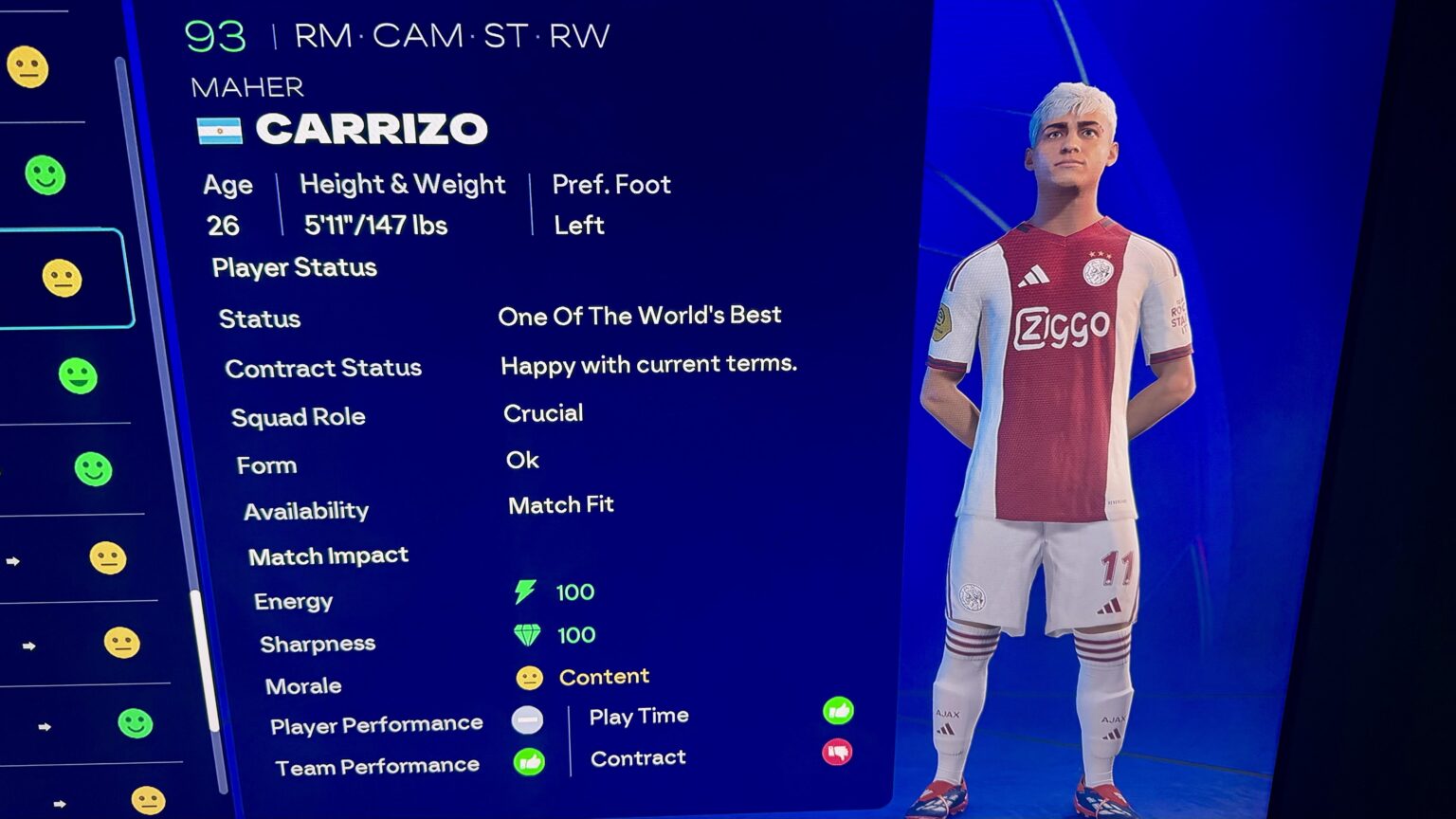Screen dimensions: 1456x819
Task: Click the neutral Player Performance indicator icon
Action: tap(528, 721)
